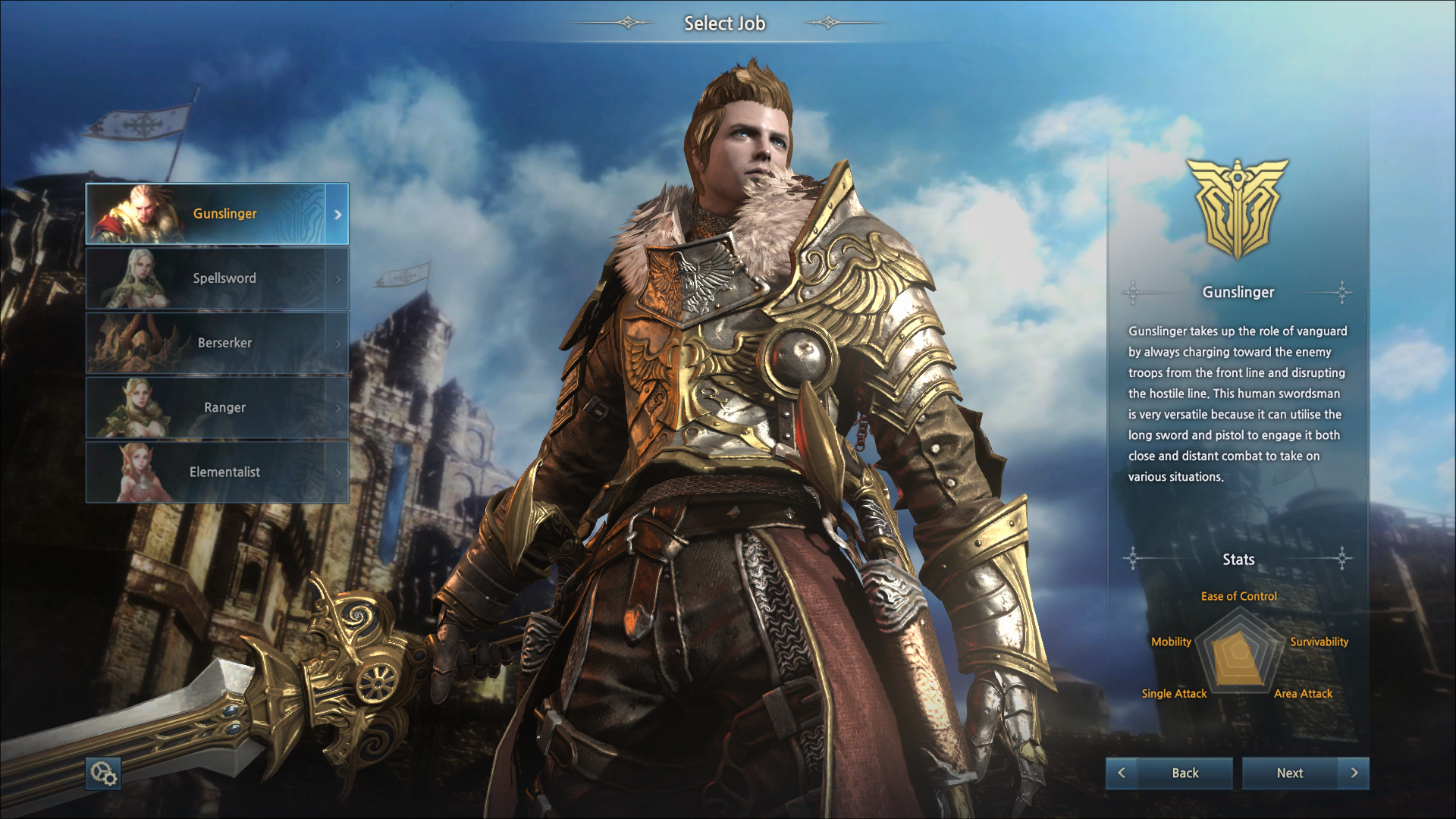Proceed with the Next button

[x=1305, y=773]
